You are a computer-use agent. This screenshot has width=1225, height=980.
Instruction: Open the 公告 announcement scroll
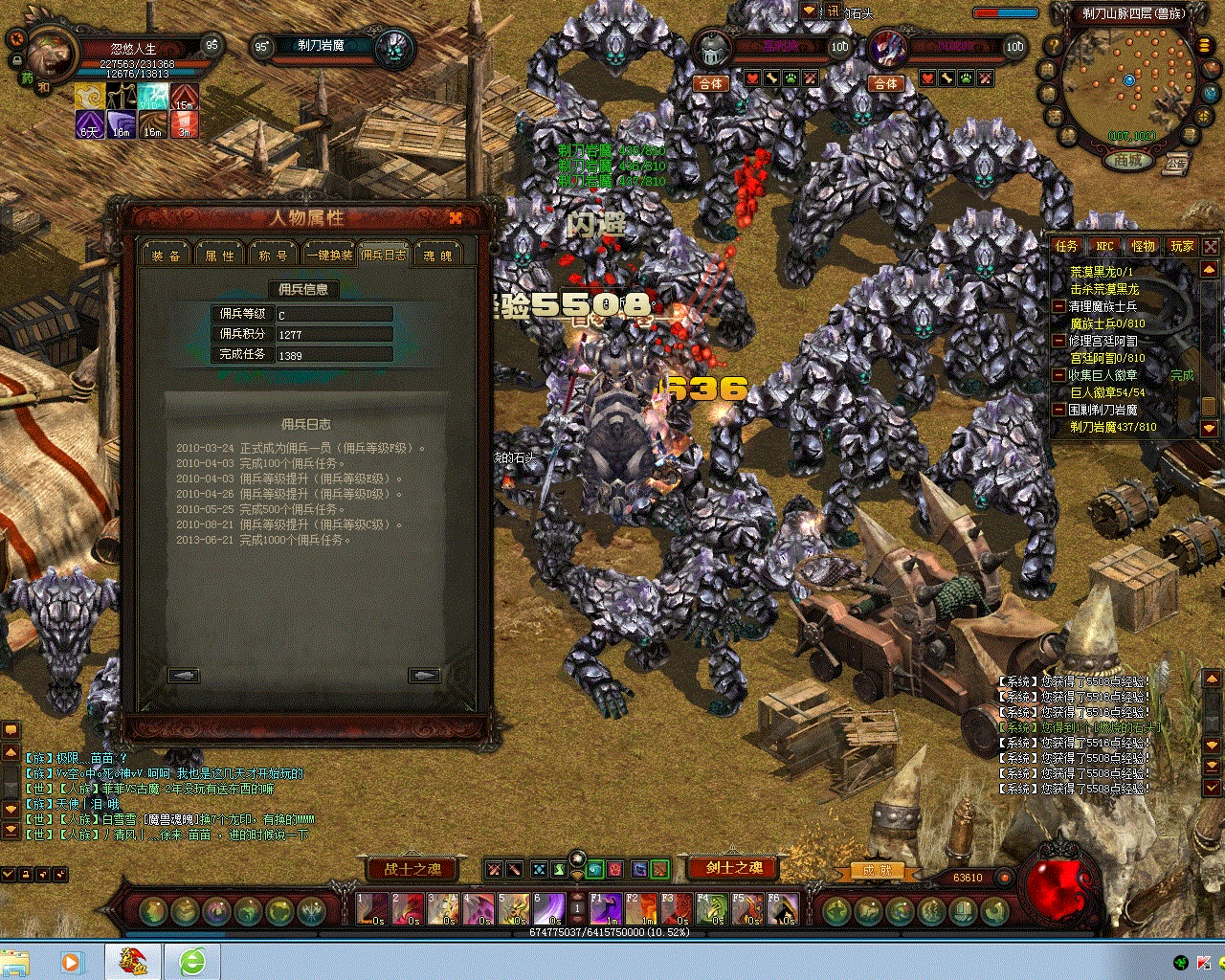tap(1177, 165)
